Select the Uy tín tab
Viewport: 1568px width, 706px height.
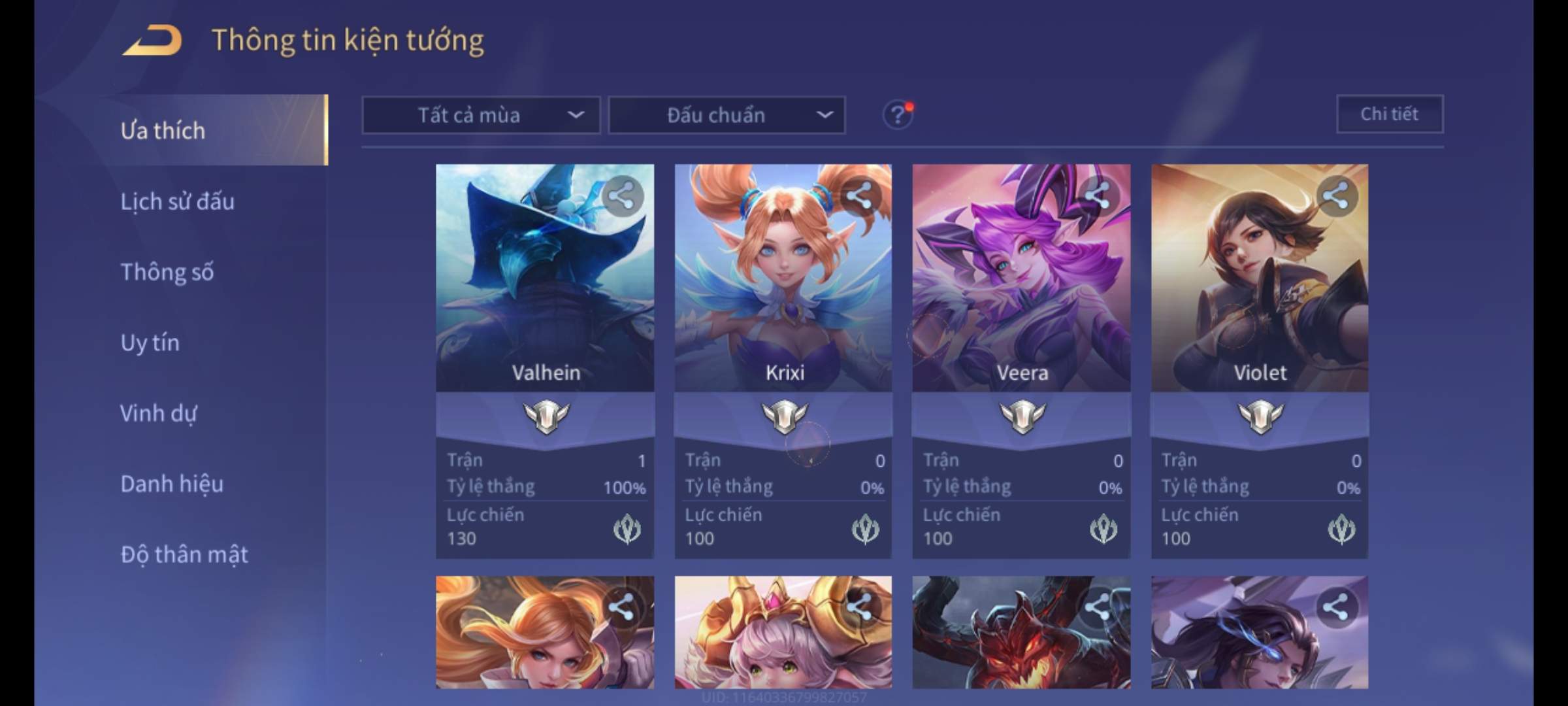150,343
